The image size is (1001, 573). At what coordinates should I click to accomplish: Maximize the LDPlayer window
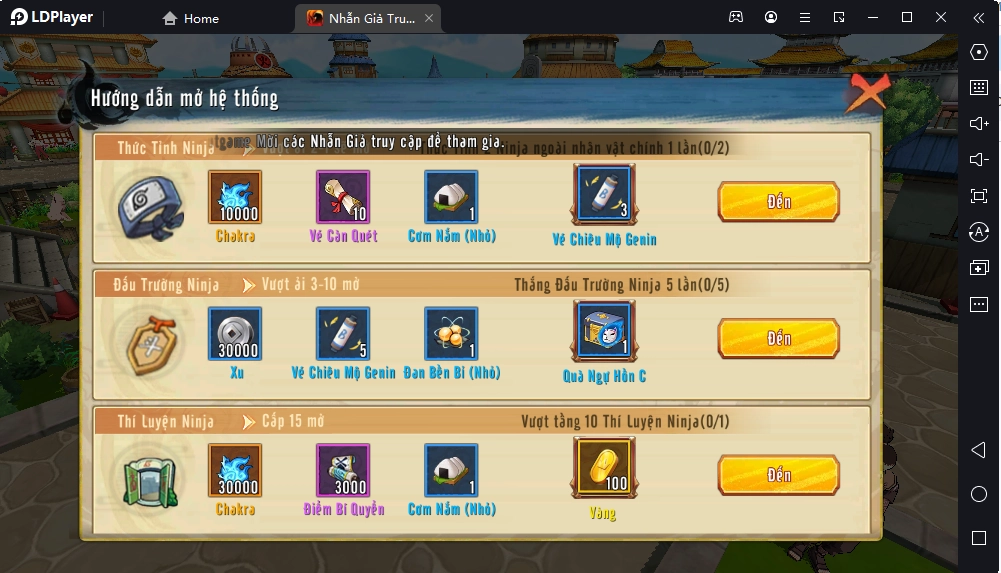click(x=907, y=17)
